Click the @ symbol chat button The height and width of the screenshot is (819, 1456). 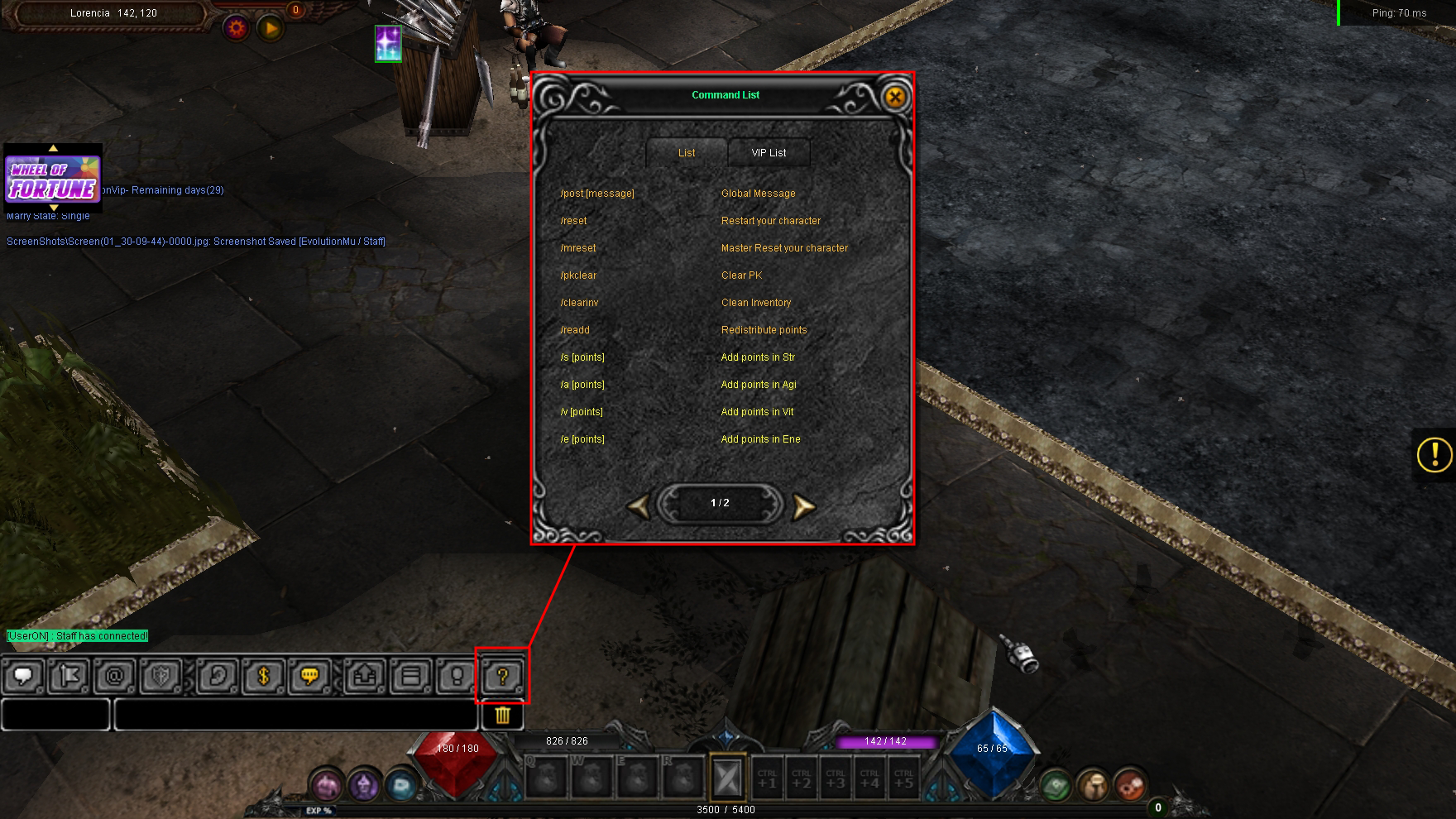coord(115,677)
